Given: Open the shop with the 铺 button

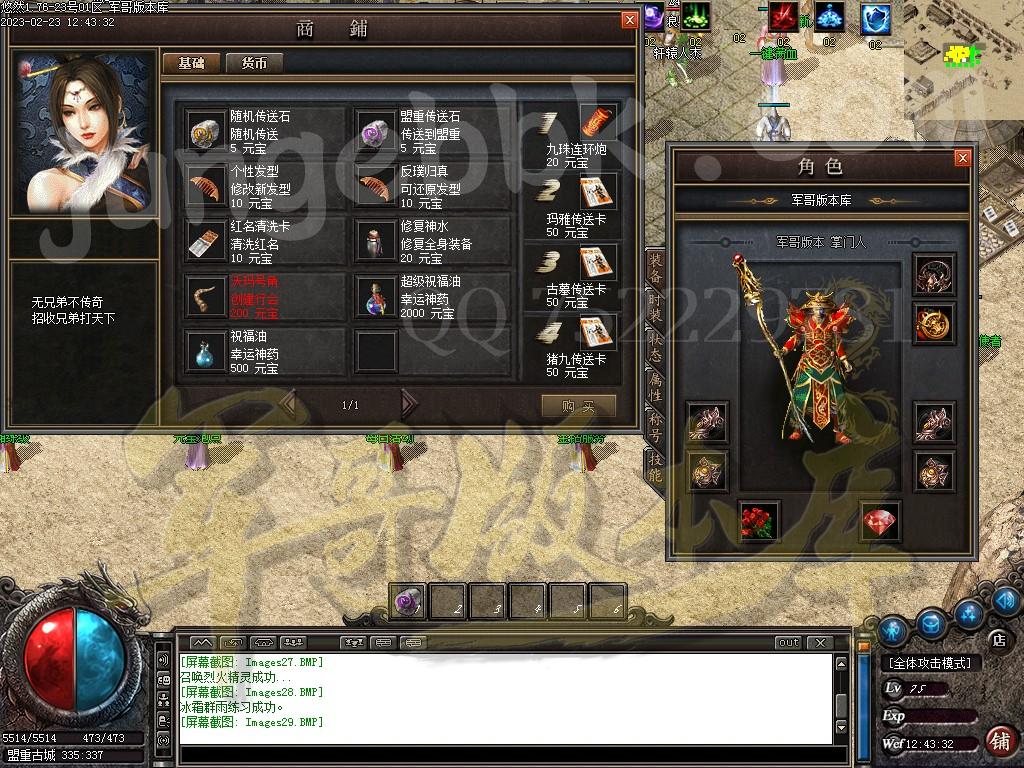Looking at the screenshot, I should 997,741.
